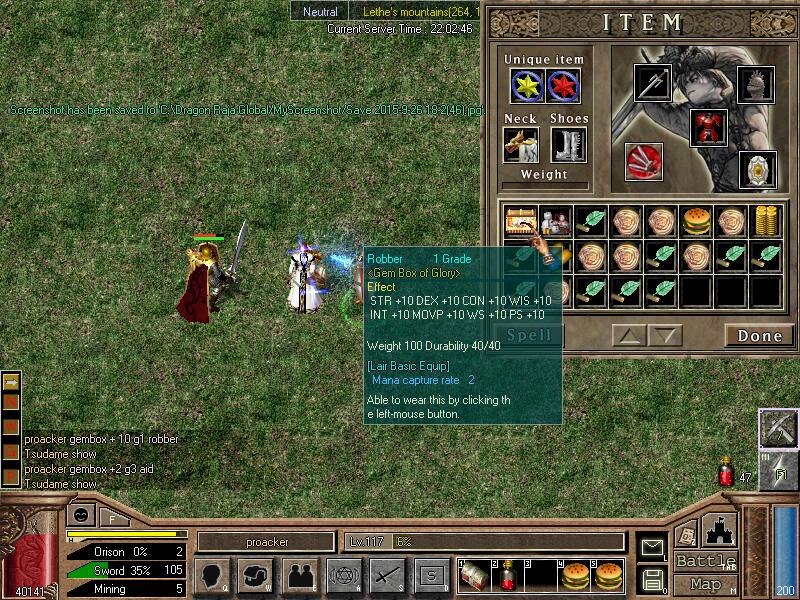Close the inventory with the Done button
800x600 pixels.
click(x=759, y=336)
